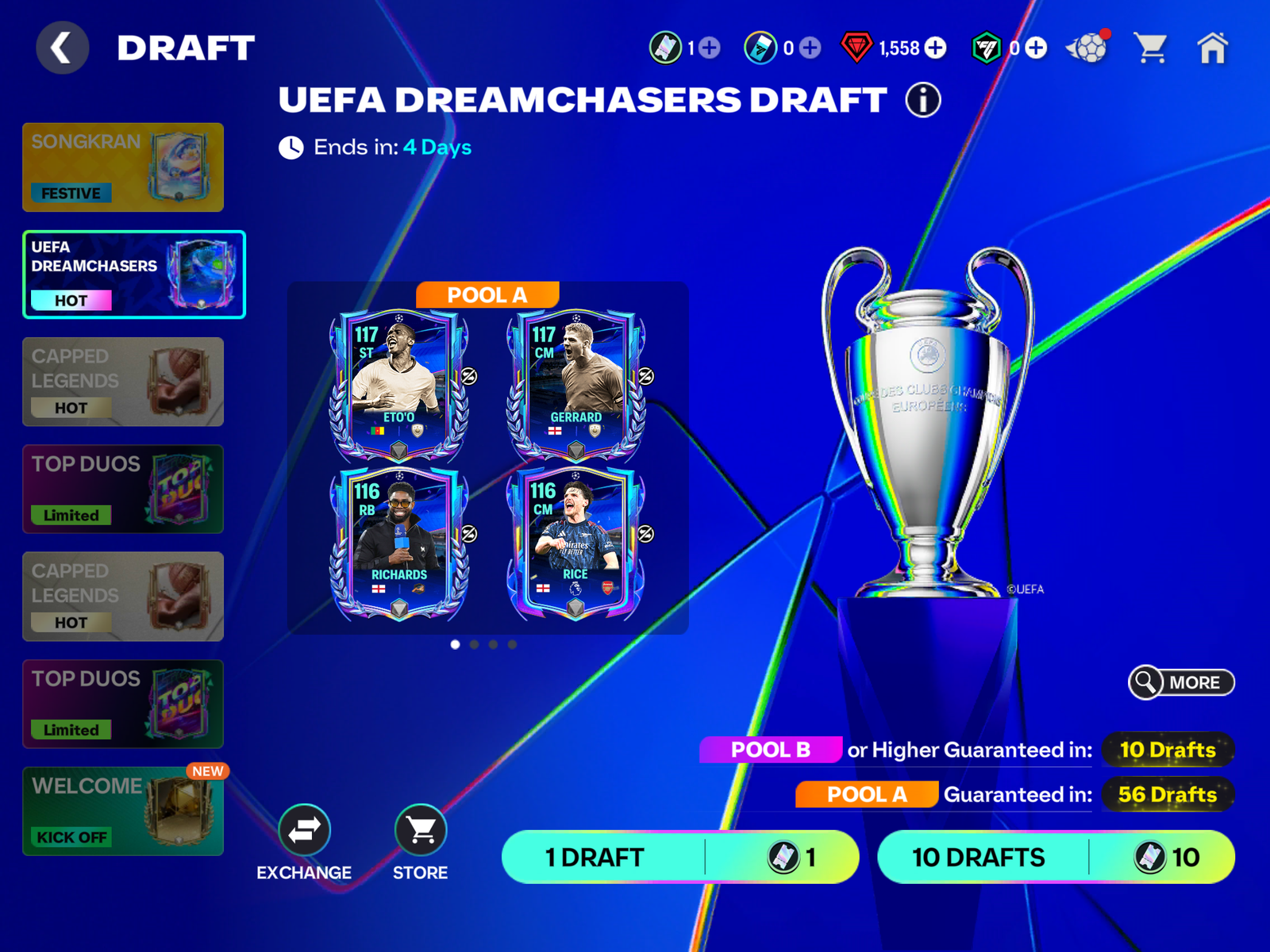Click the 1 Draft purchase button
Screen dimensions: 1270x952
[x=679, y=857]
